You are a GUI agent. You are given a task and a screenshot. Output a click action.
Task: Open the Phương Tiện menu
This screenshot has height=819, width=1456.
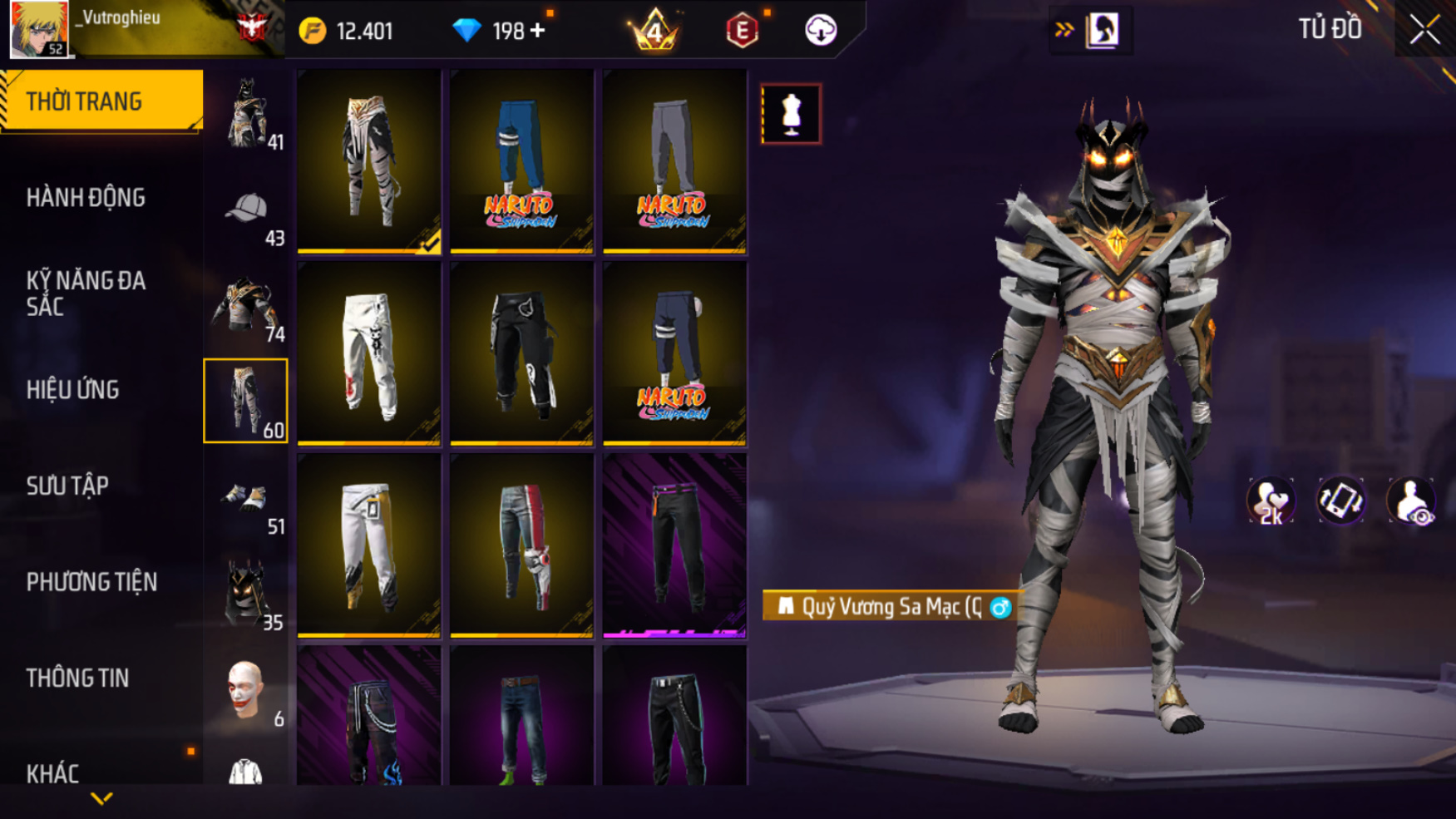click(91, 582)
